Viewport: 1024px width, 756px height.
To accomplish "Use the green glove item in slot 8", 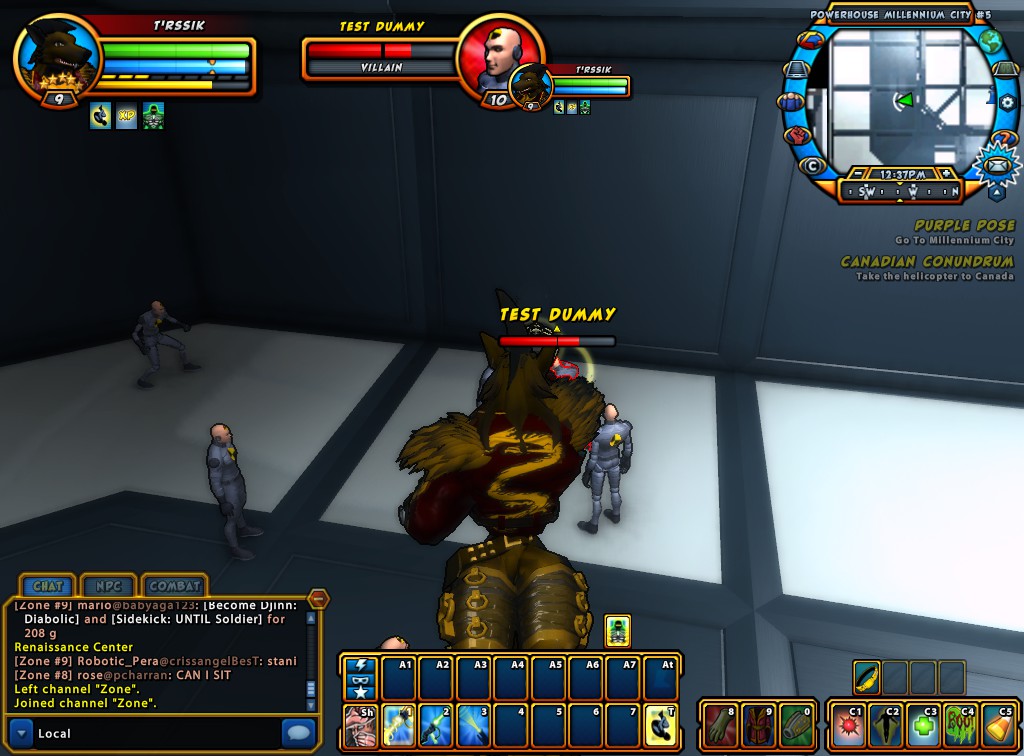I will pyautogui.click(x=718, y=725).
